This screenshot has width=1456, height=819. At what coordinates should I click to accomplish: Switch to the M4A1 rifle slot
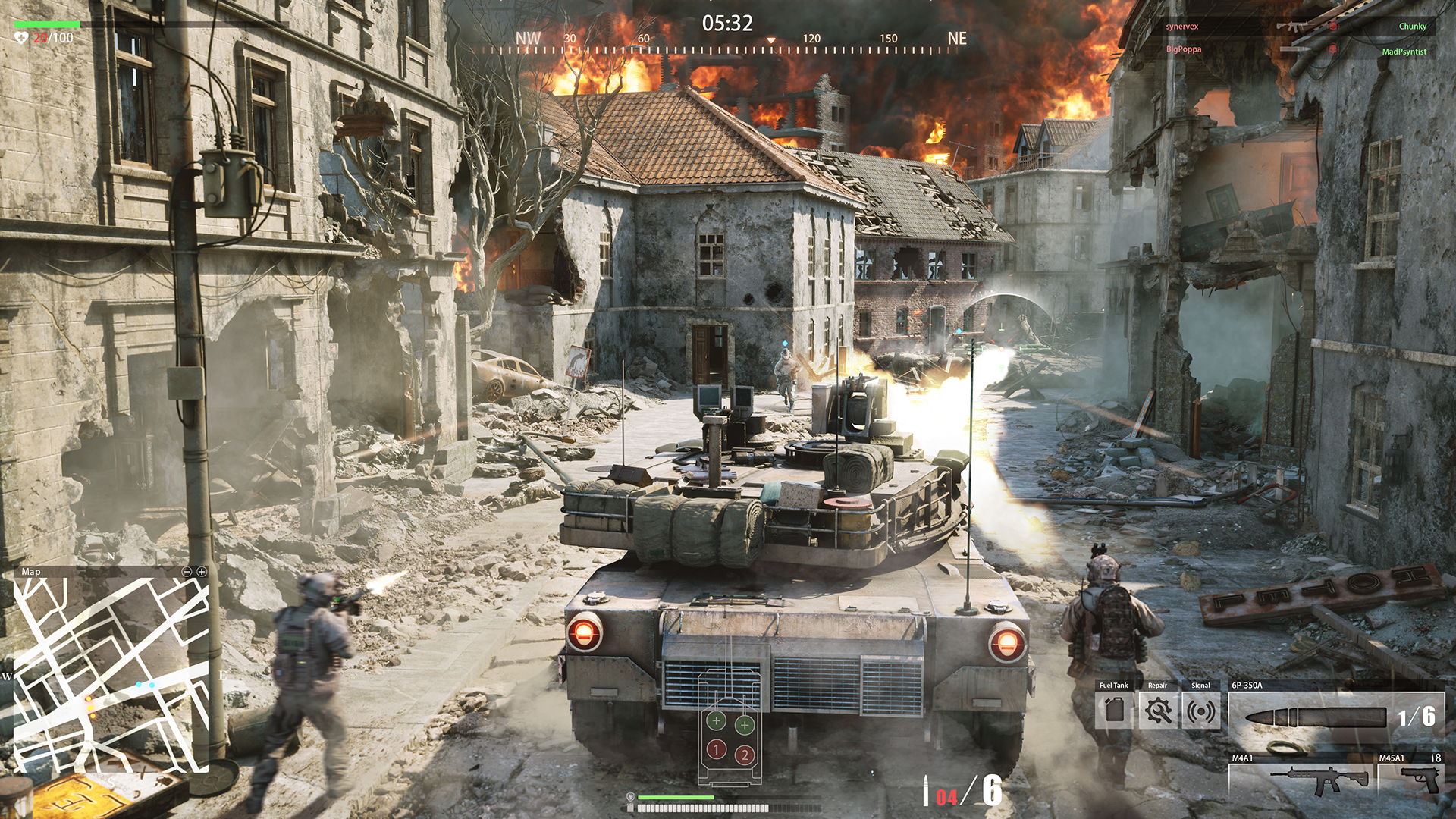pyautogui.click(x=1300, y=778)
